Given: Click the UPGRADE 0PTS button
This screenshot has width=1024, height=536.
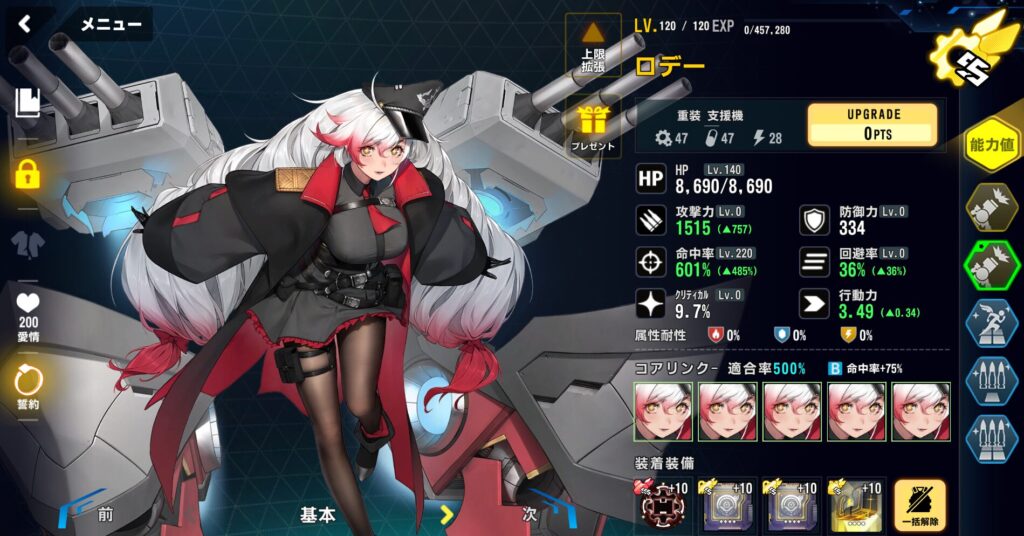Looking at the screenshot, I should 872,125.
